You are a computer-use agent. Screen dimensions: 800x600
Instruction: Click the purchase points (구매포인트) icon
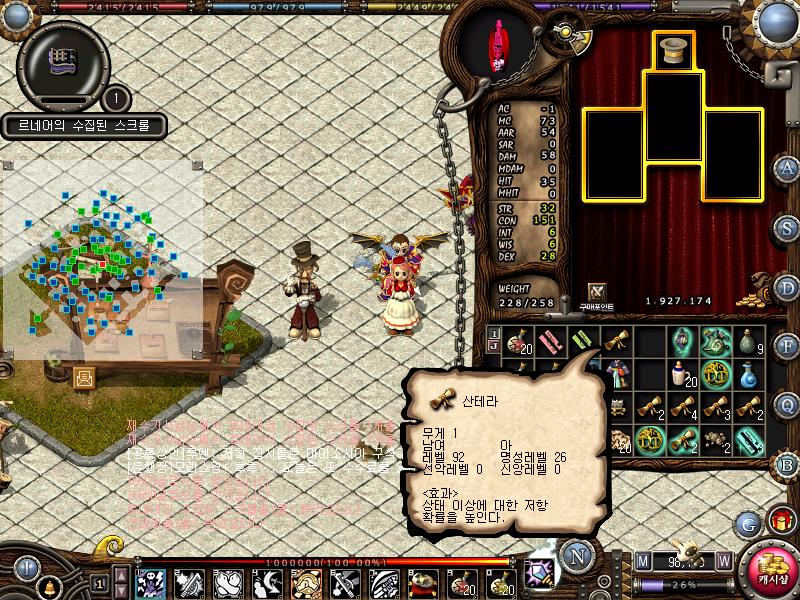tap(598, 291)
